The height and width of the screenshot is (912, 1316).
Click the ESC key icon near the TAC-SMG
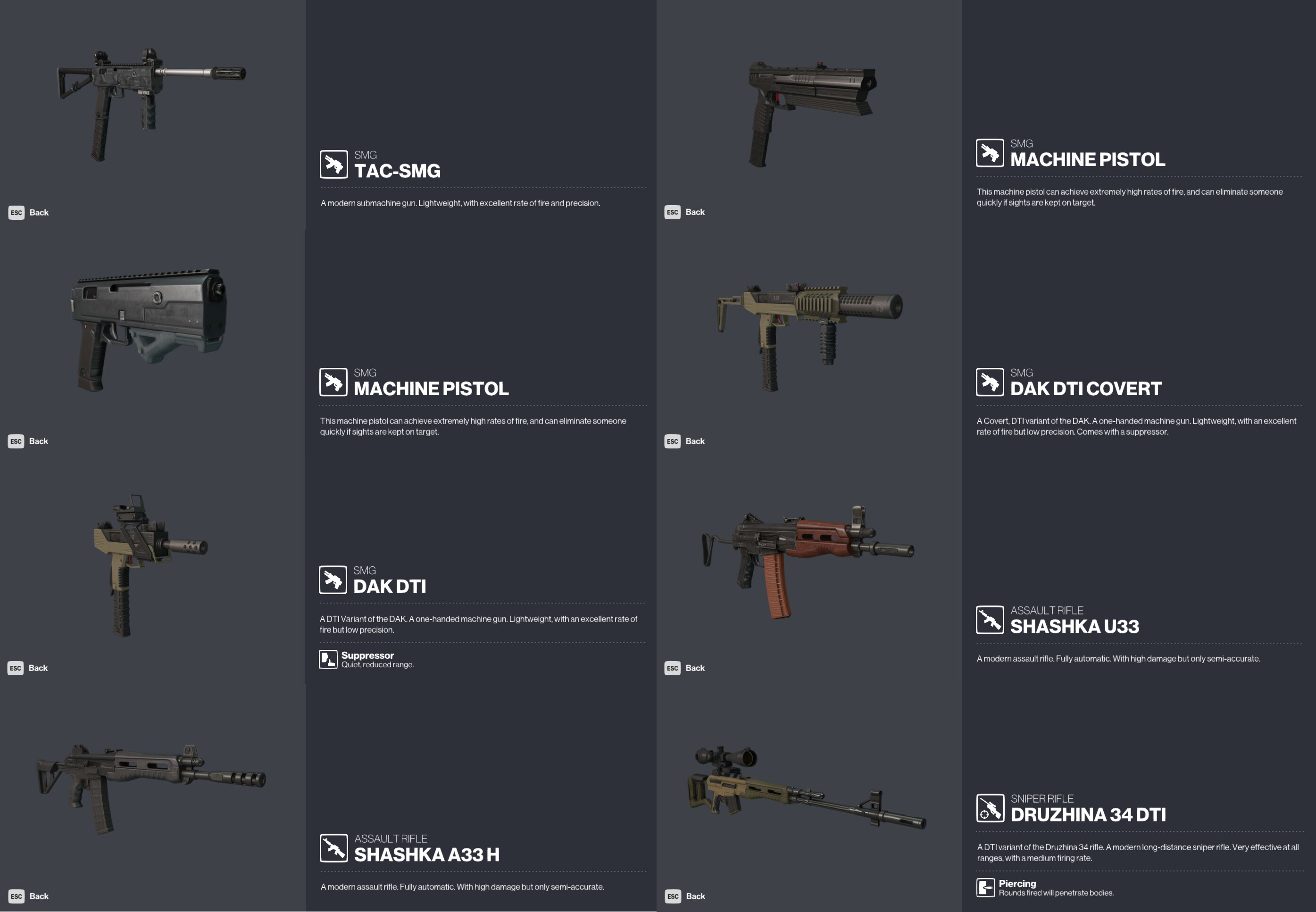click(17, 212)
